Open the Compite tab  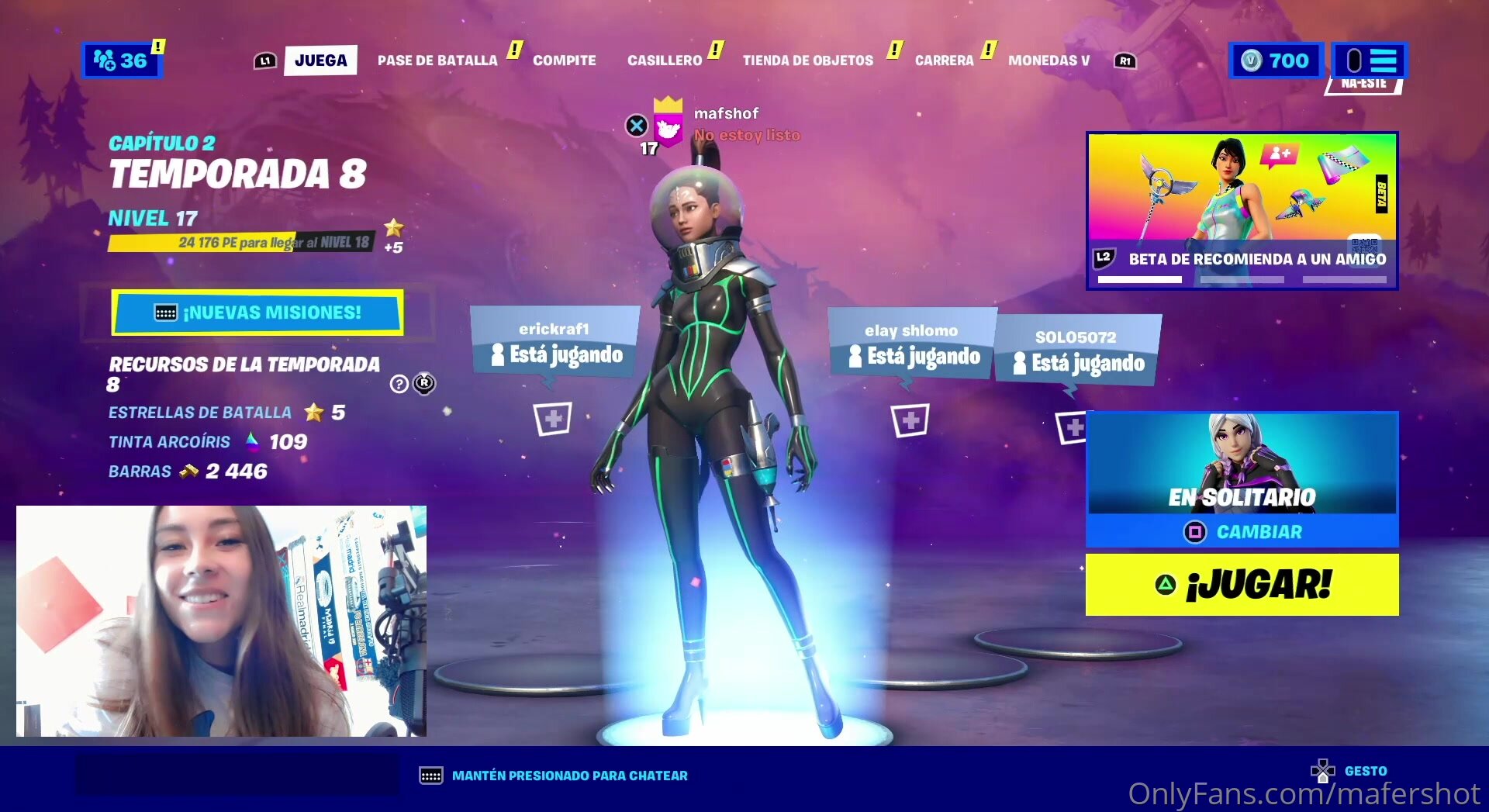pos(564,60)
